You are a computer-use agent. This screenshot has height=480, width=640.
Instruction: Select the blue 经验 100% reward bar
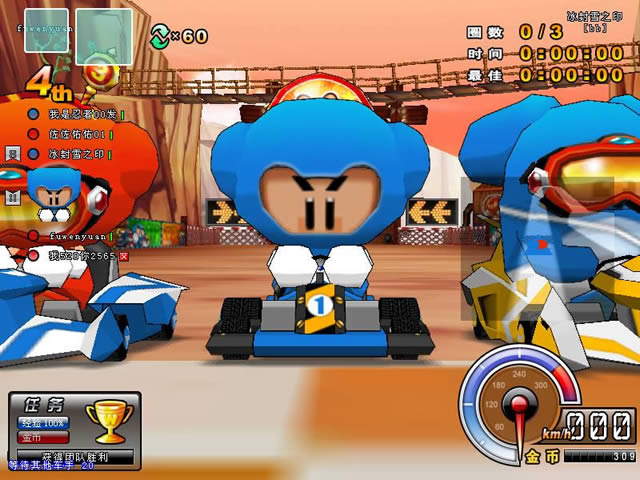42,424
